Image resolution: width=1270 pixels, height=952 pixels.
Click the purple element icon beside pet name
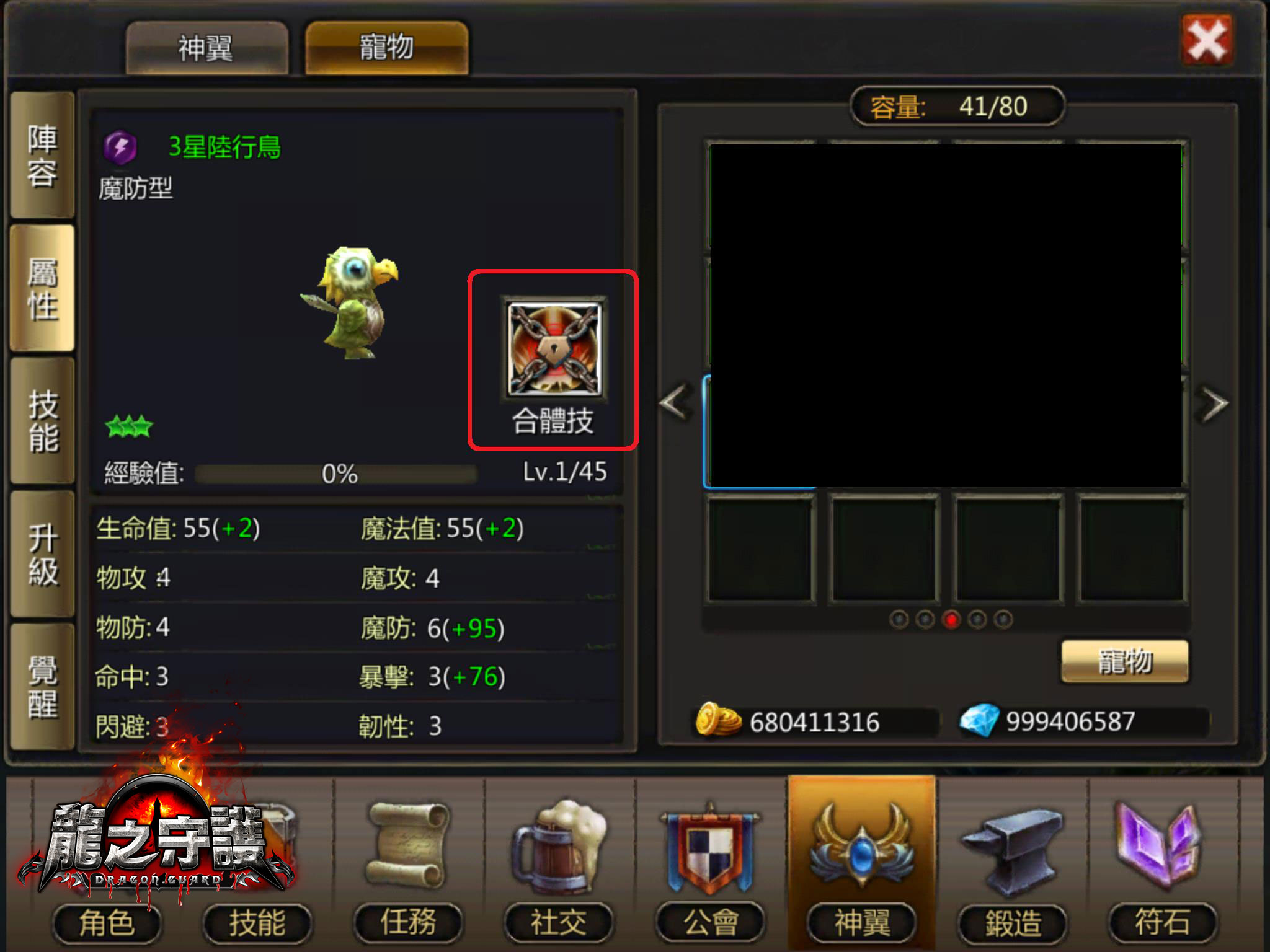[121, 148]
